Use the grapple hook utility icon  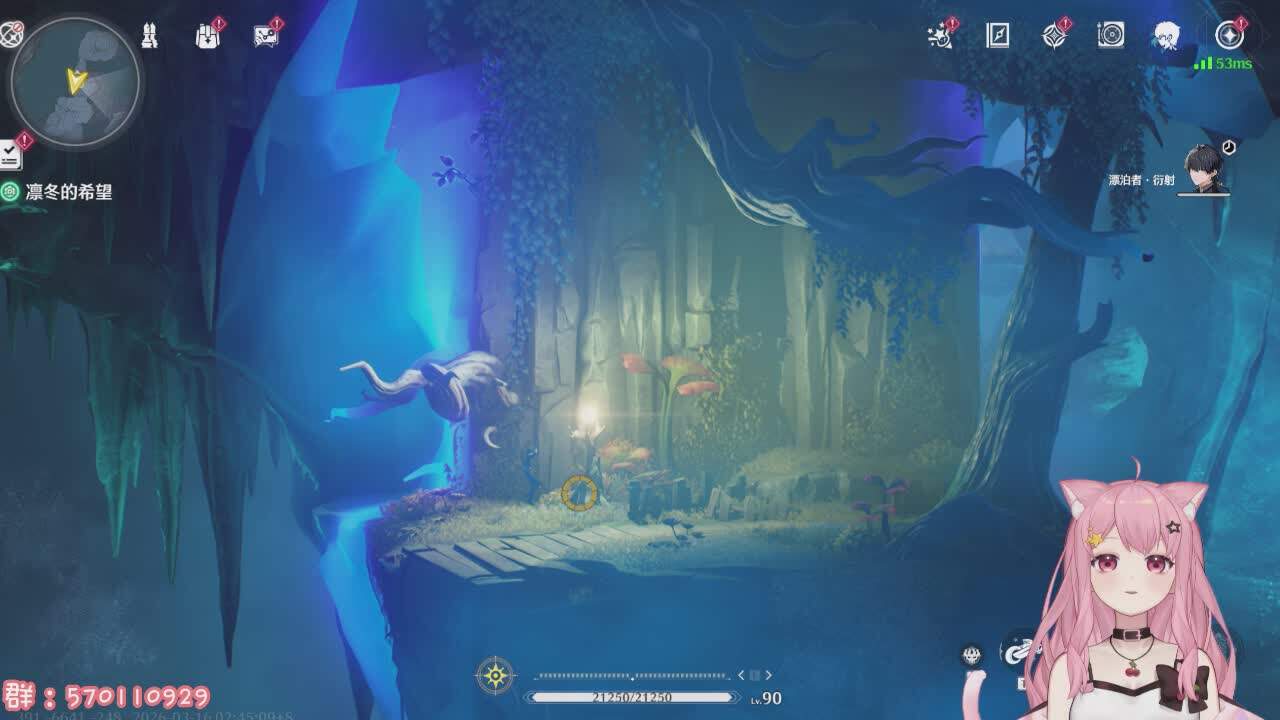1018,651
